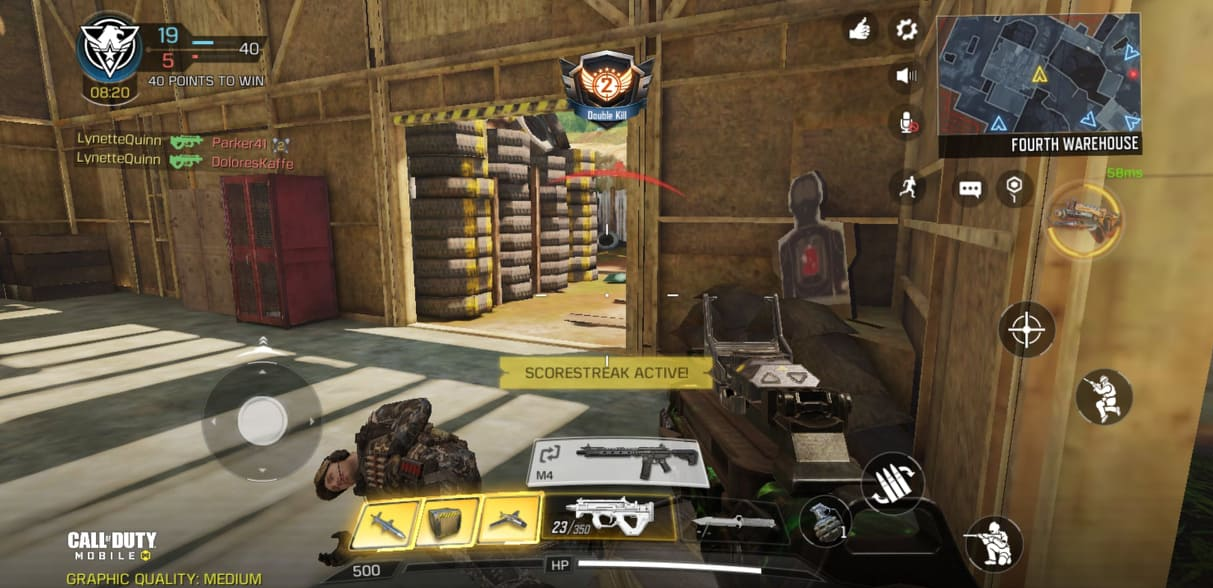1213x588 pixels.
Task: Swap to the M4 rifle
Action: coord(619,462)
